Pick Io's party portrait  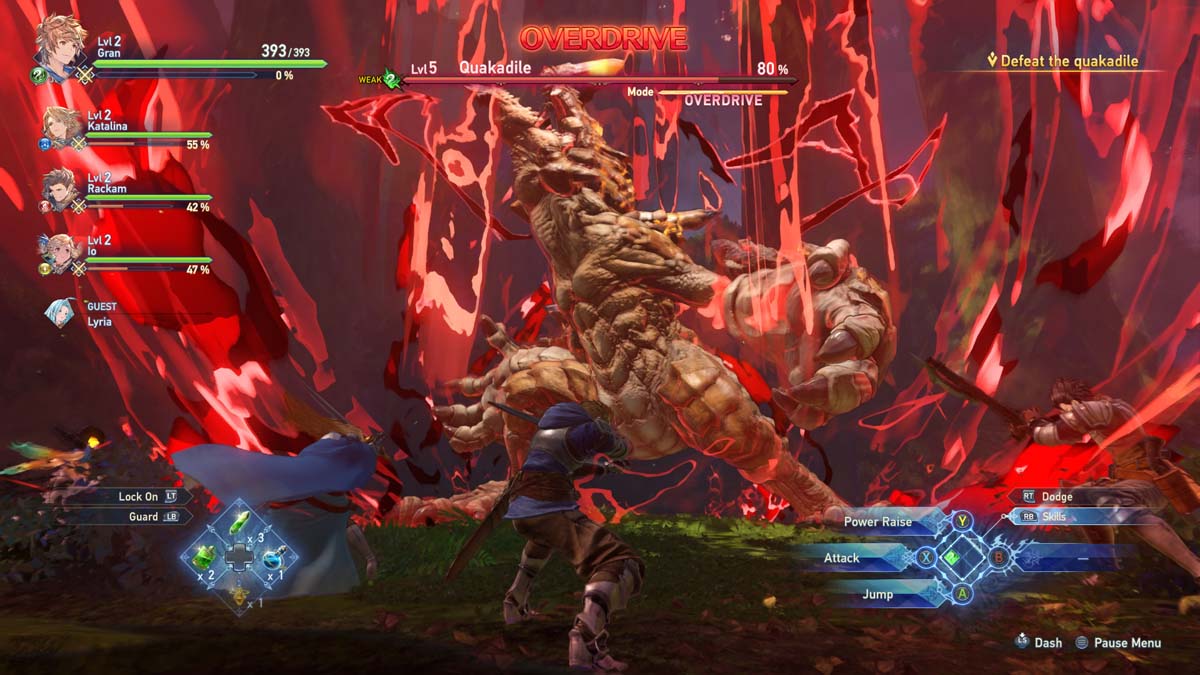[x=60, y=252]
